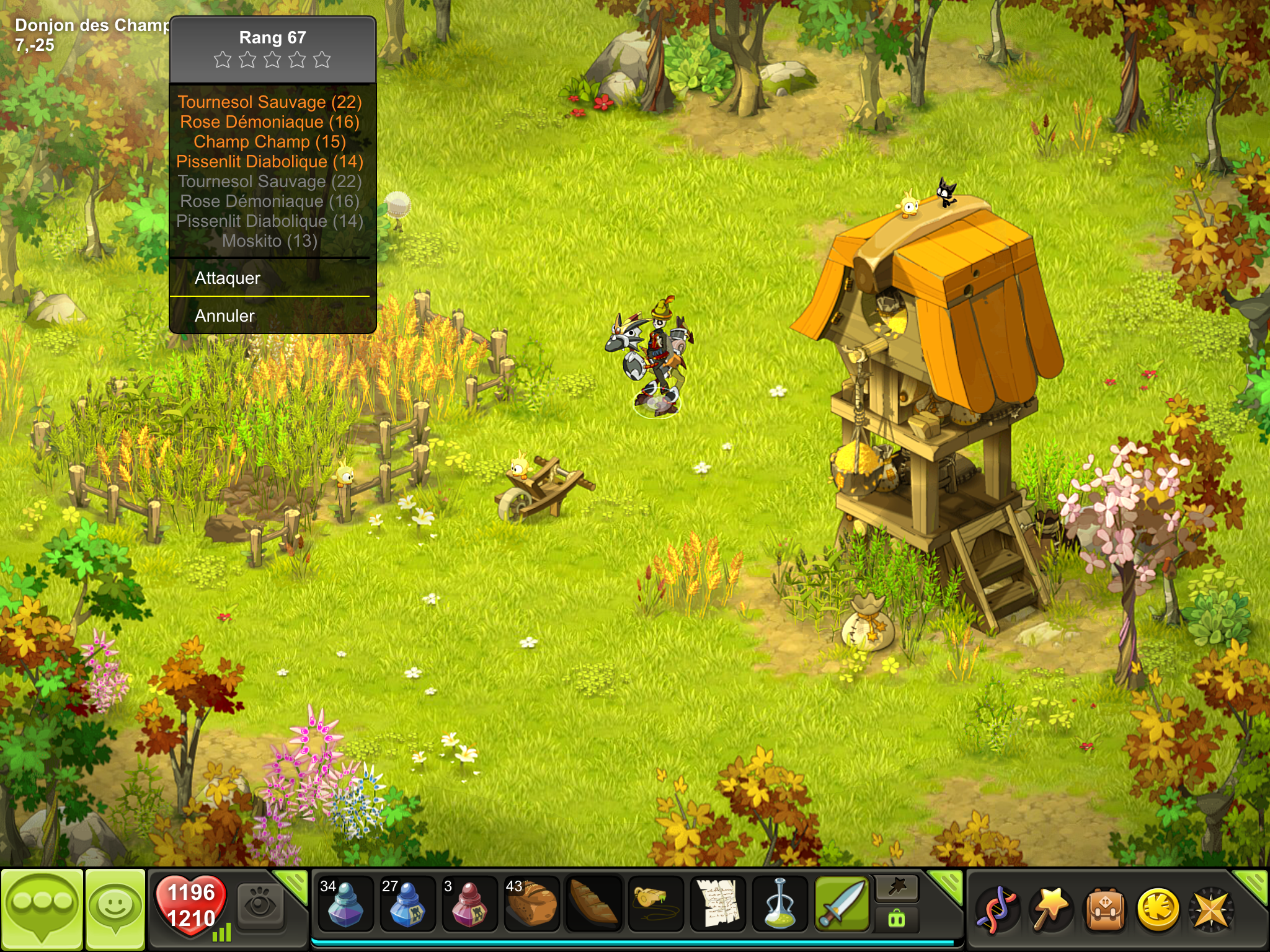Use the red tower potion with 3 count
The height and width of the screenshot is (952, 1270).
(x=469, y=905)
